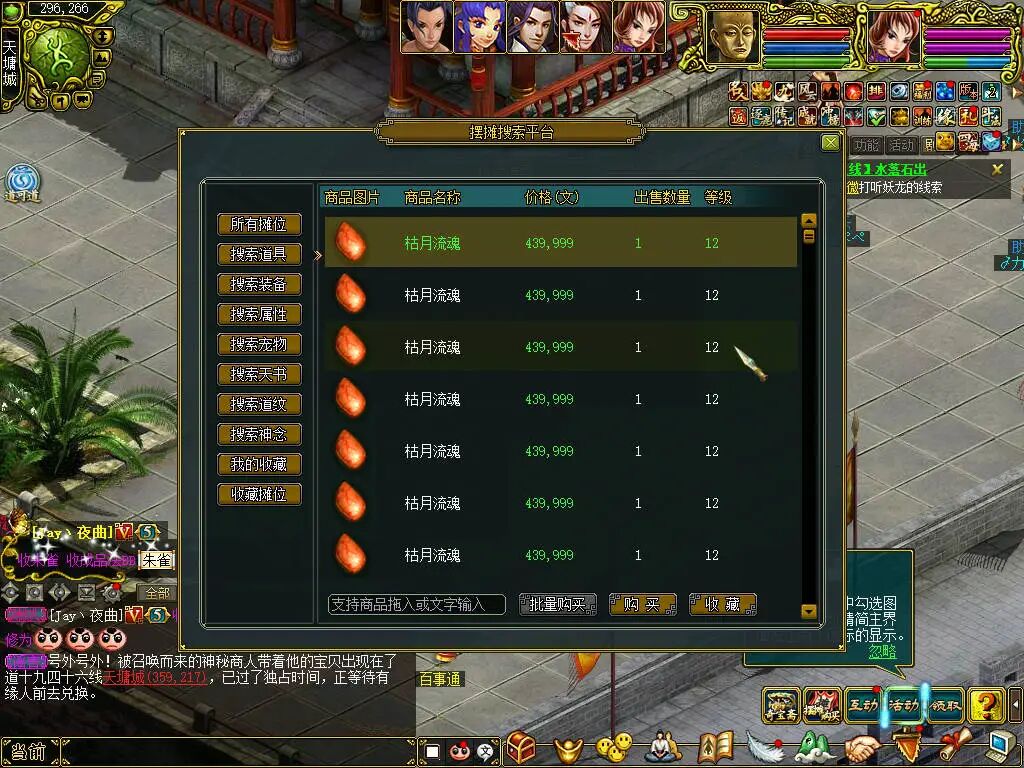
Task: Click the 收藏 favorite button
Action: click(x=722, y=604)
